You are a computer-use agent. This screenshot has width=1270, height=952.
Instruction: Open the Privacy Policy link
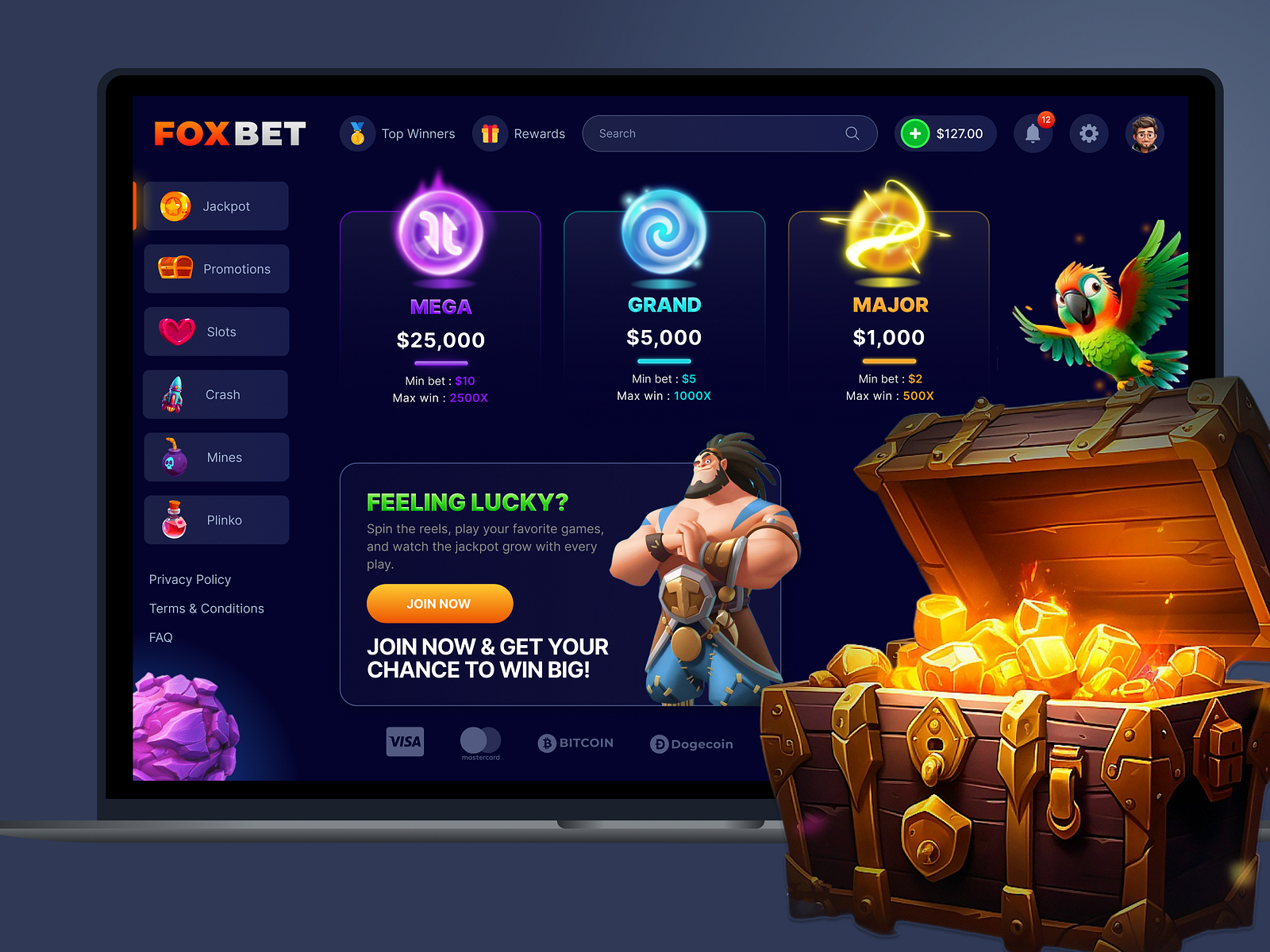(x=190, y=579)
